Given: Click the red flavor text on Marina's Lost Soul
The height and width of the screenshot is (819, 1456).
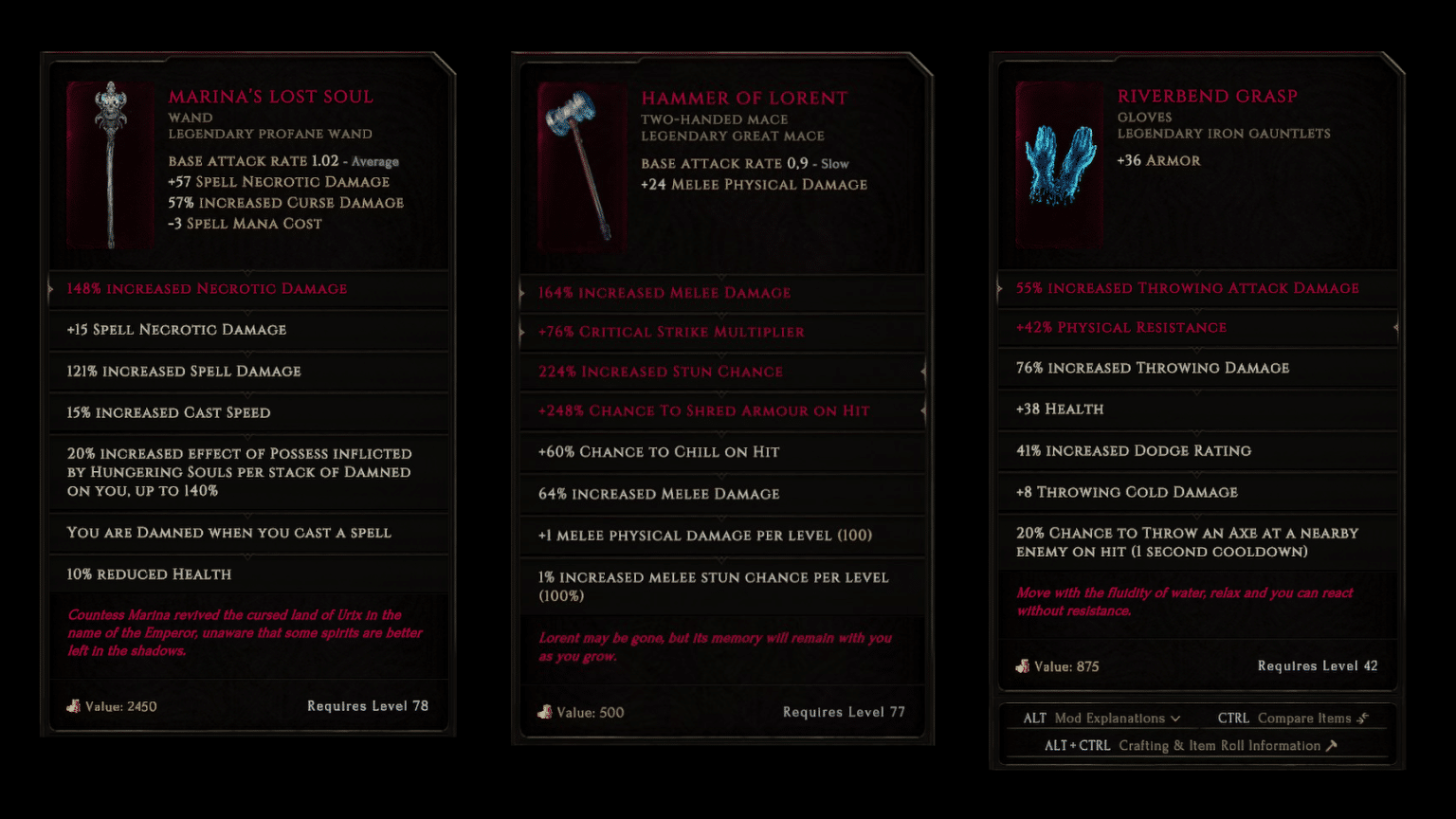Looking at the screenshot, I should click(246, 632).
